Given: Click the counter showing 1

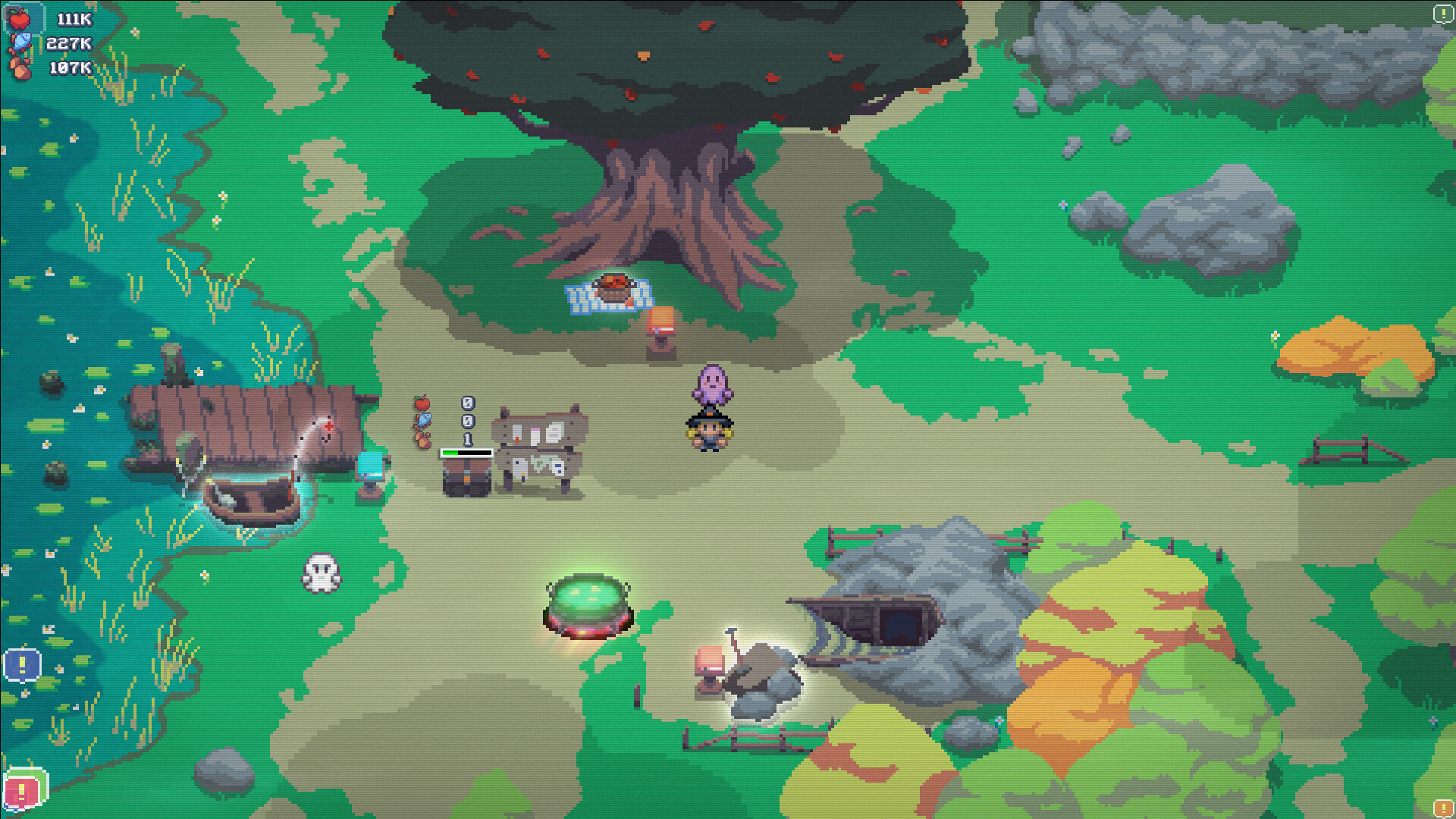Looking at the screenshot, I should tap(467, 439).
